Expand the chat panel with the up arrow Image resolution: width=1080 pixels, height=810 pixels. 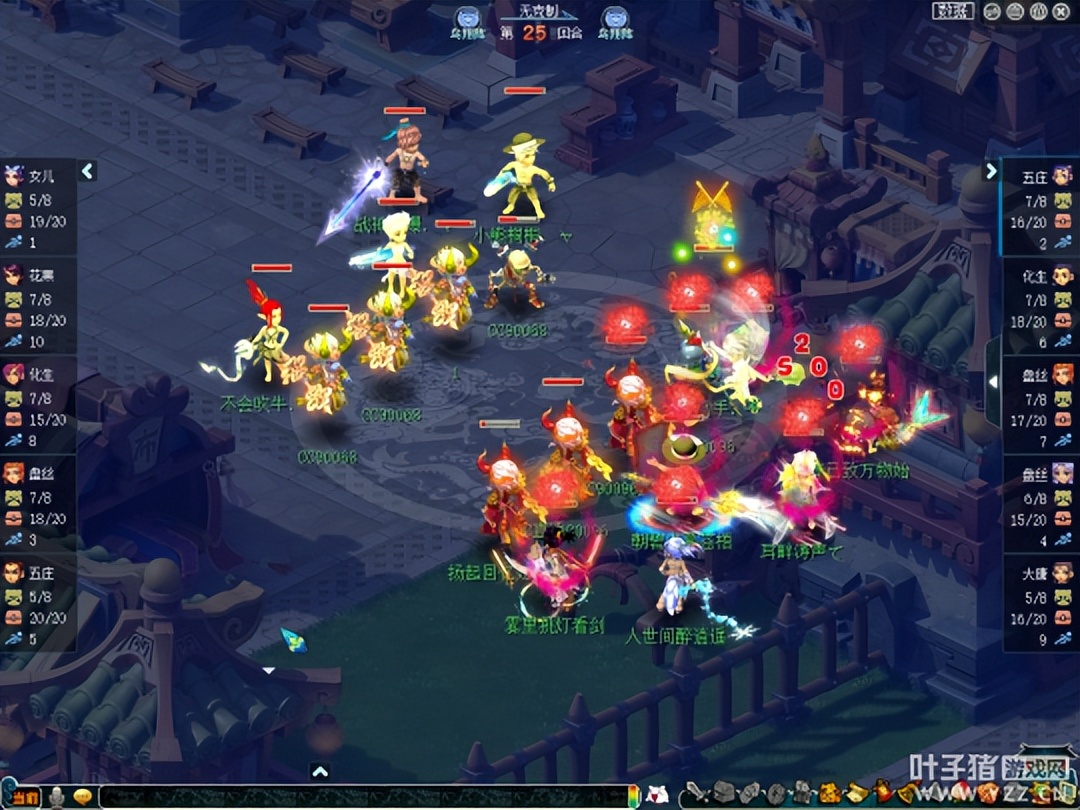click(319, 771)
